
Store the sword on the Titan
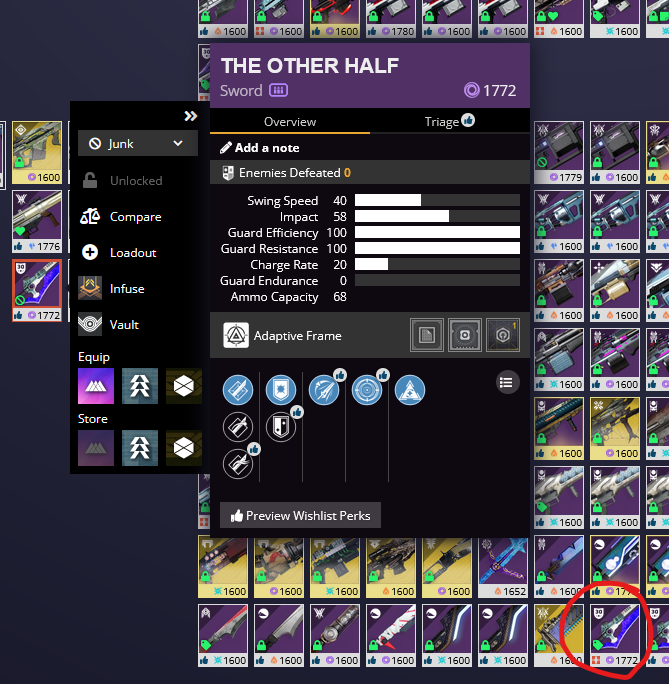(x=183, y=448)
